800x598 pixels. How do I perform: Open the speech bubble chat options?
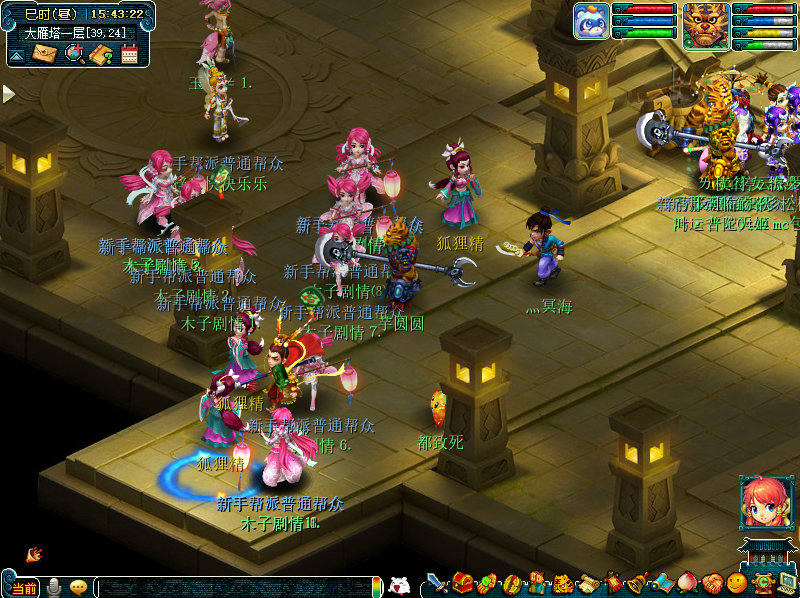click(78, 587)
